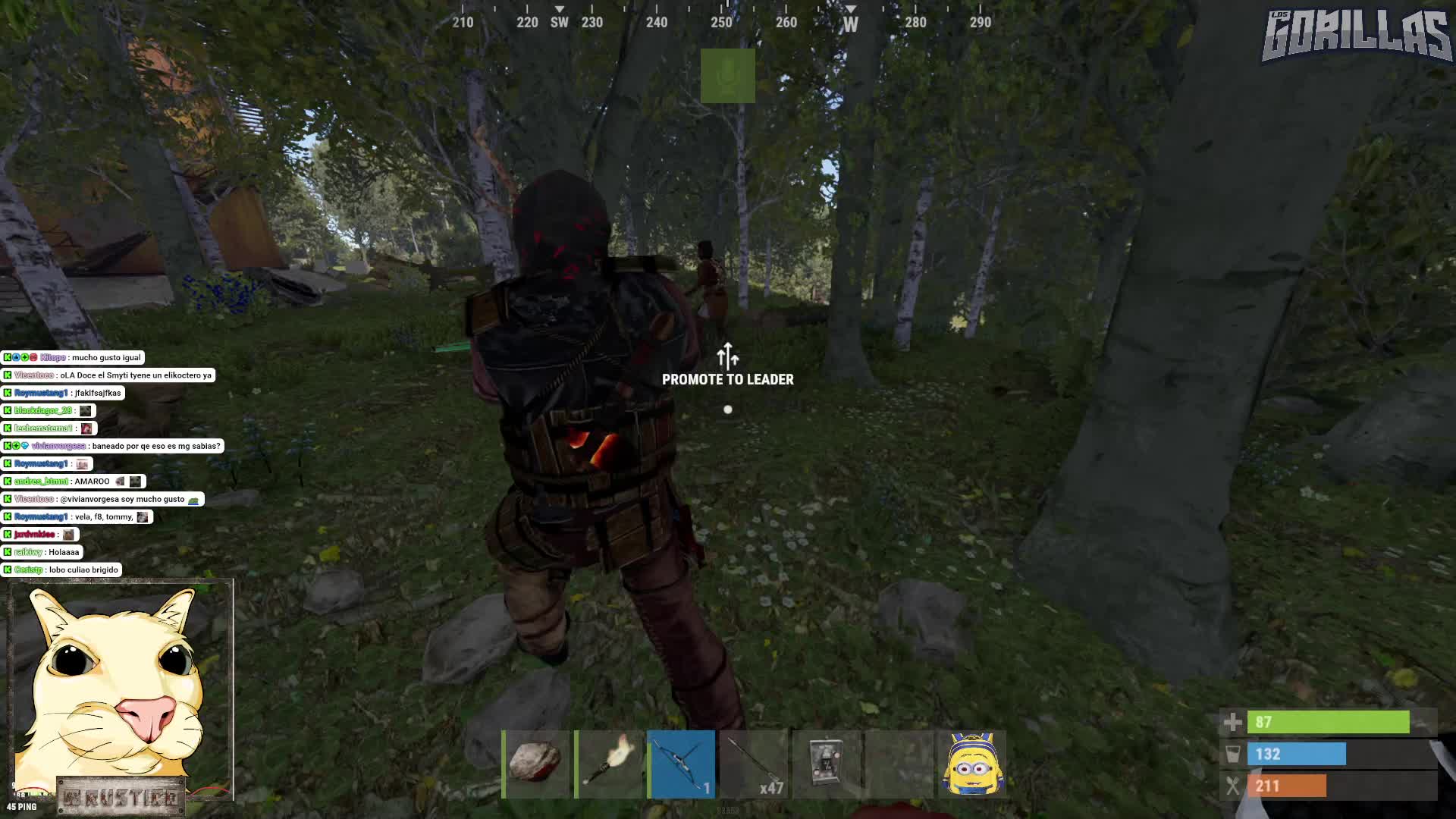Viewport: 1456px width, 819px height.
Task: Click the minion backpack slot
Action: [x=972, y=764]
